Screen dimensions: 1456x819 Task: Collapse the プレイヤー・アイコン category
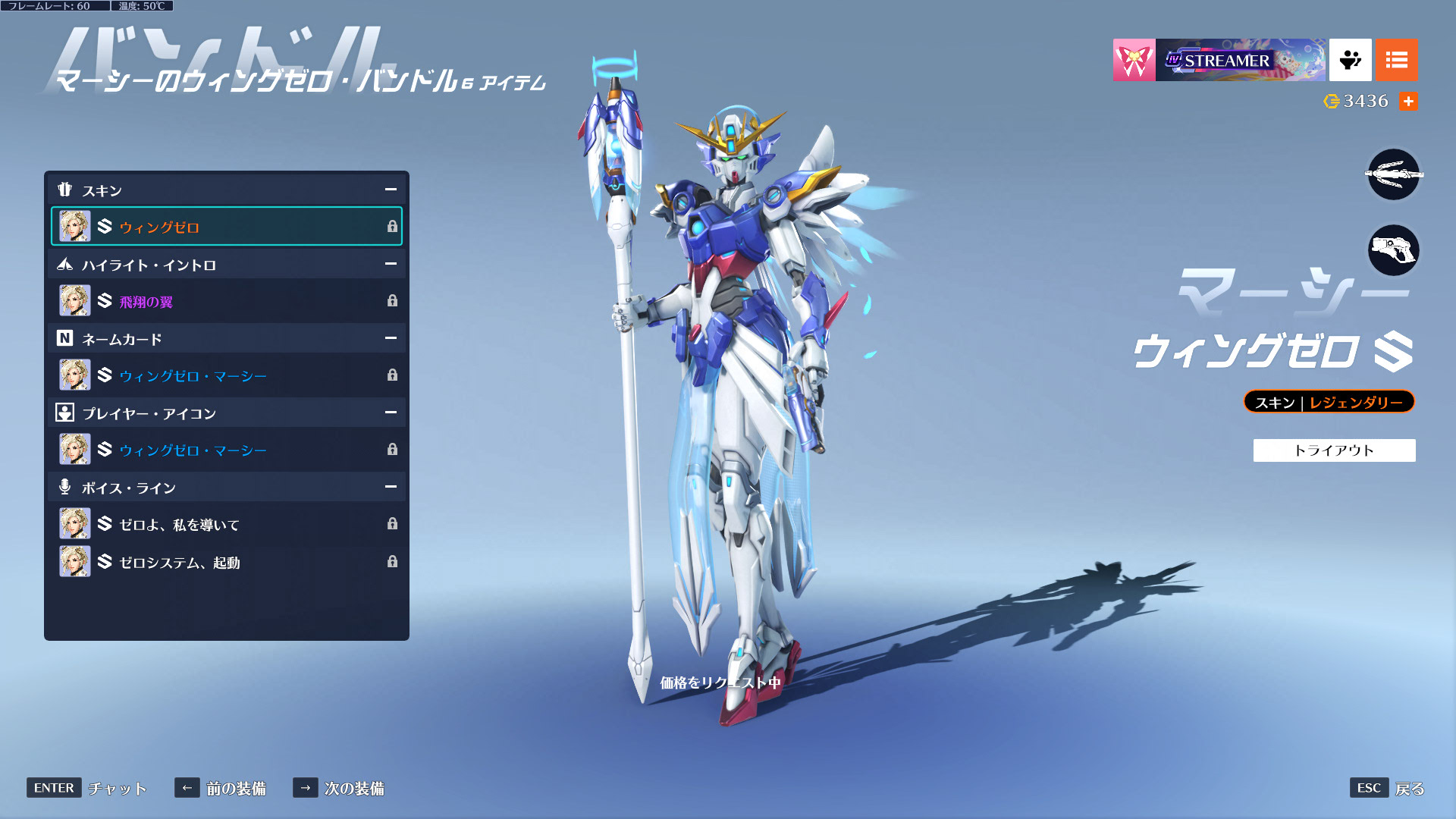point(391,413)
